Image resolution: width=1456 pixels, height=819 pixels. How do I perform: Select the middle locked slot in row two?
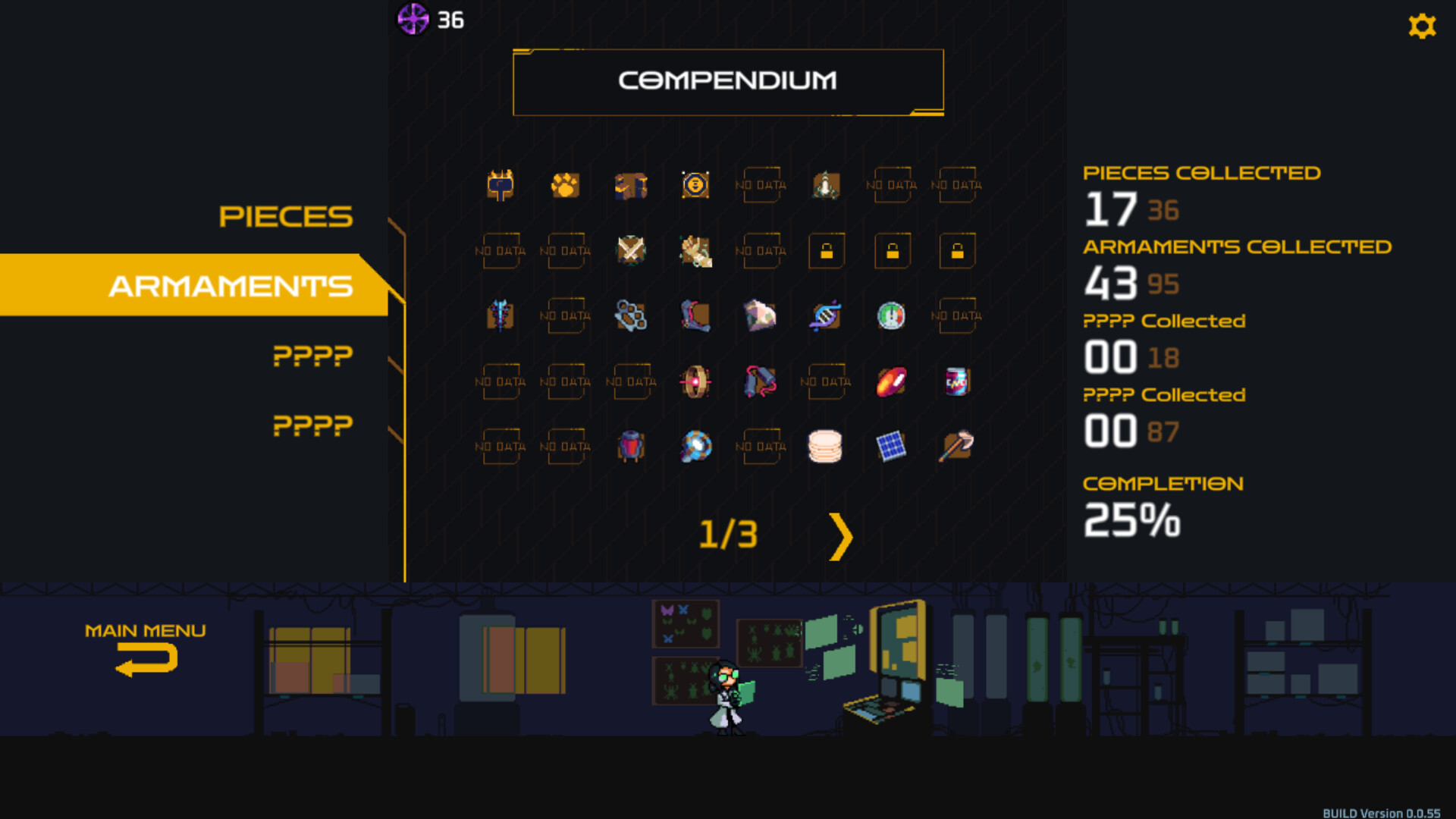892,251
